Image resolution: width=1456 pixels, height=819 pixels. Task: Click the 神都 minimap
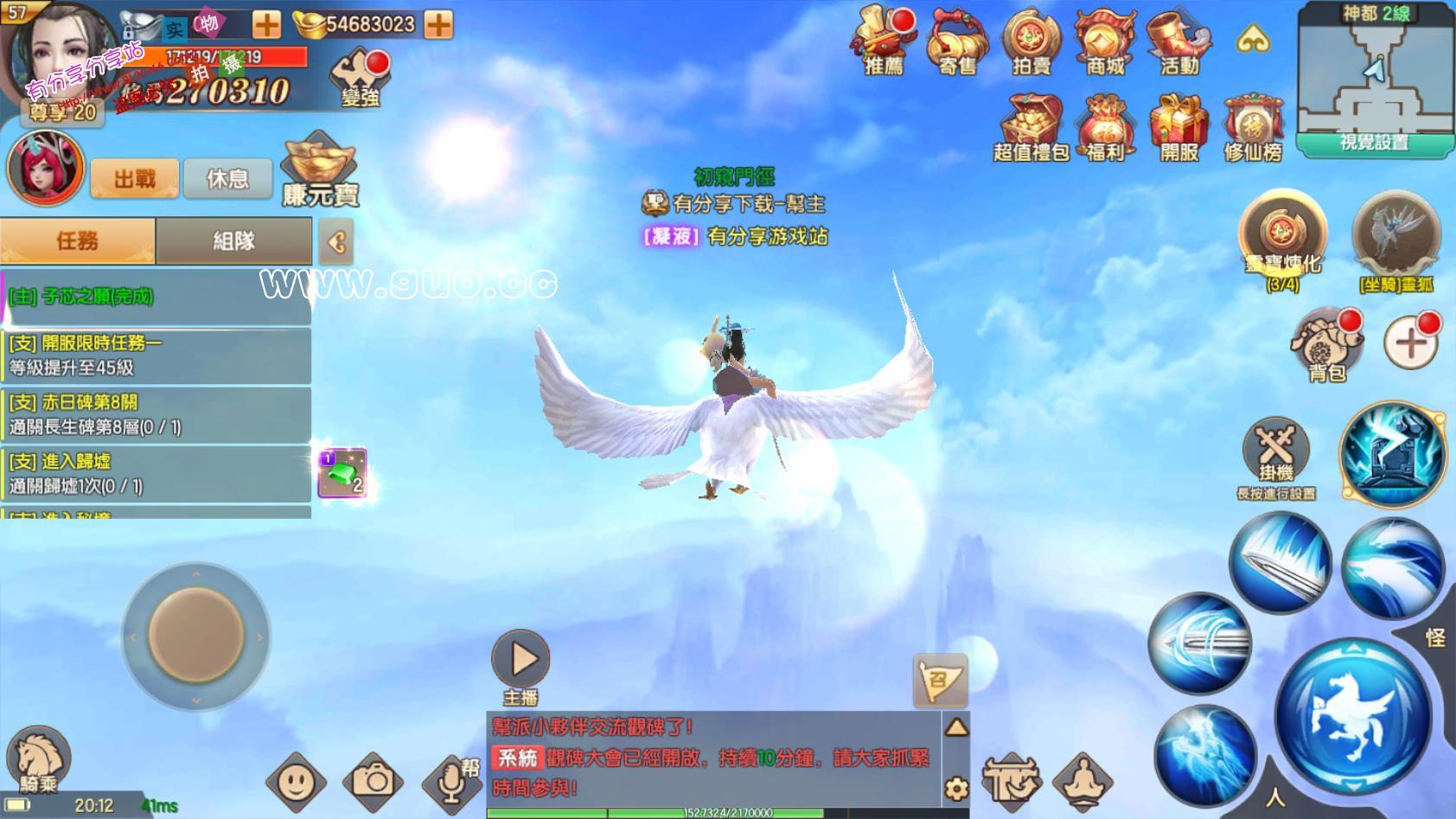(1373, 74)
